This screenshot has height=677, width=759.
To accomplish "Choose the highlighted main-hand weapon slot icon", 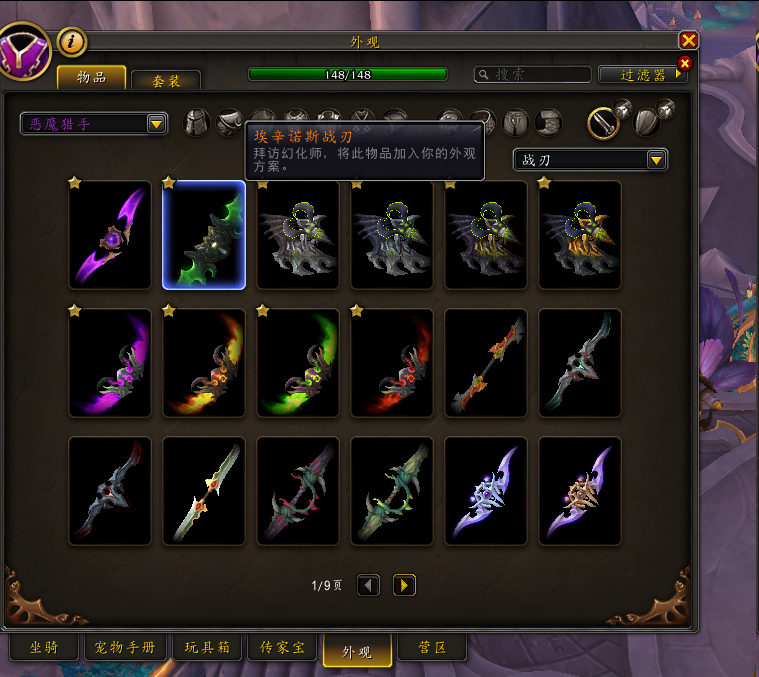I will pyautogui.click(x=601, y=122).
